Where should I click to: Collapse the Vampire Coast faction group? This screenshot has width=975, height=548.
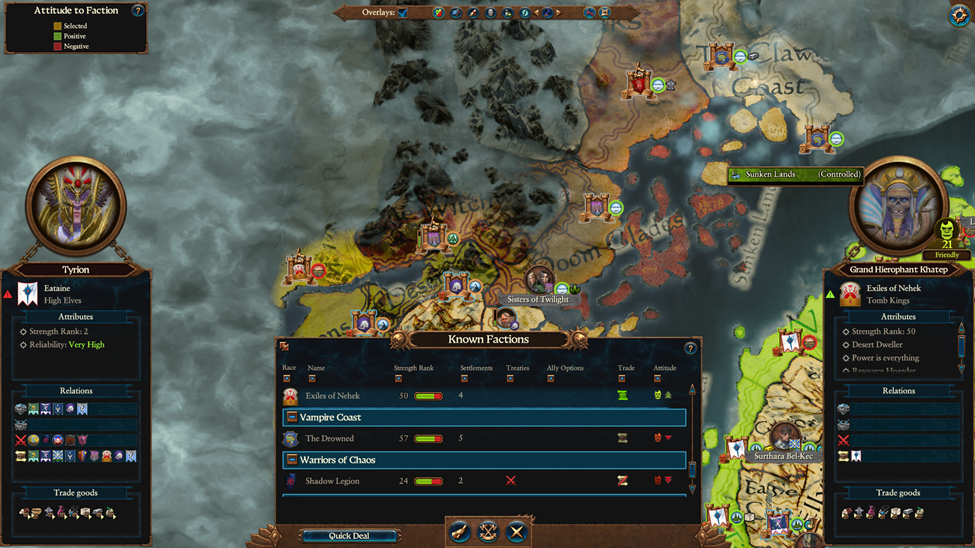tap(292, 417)
